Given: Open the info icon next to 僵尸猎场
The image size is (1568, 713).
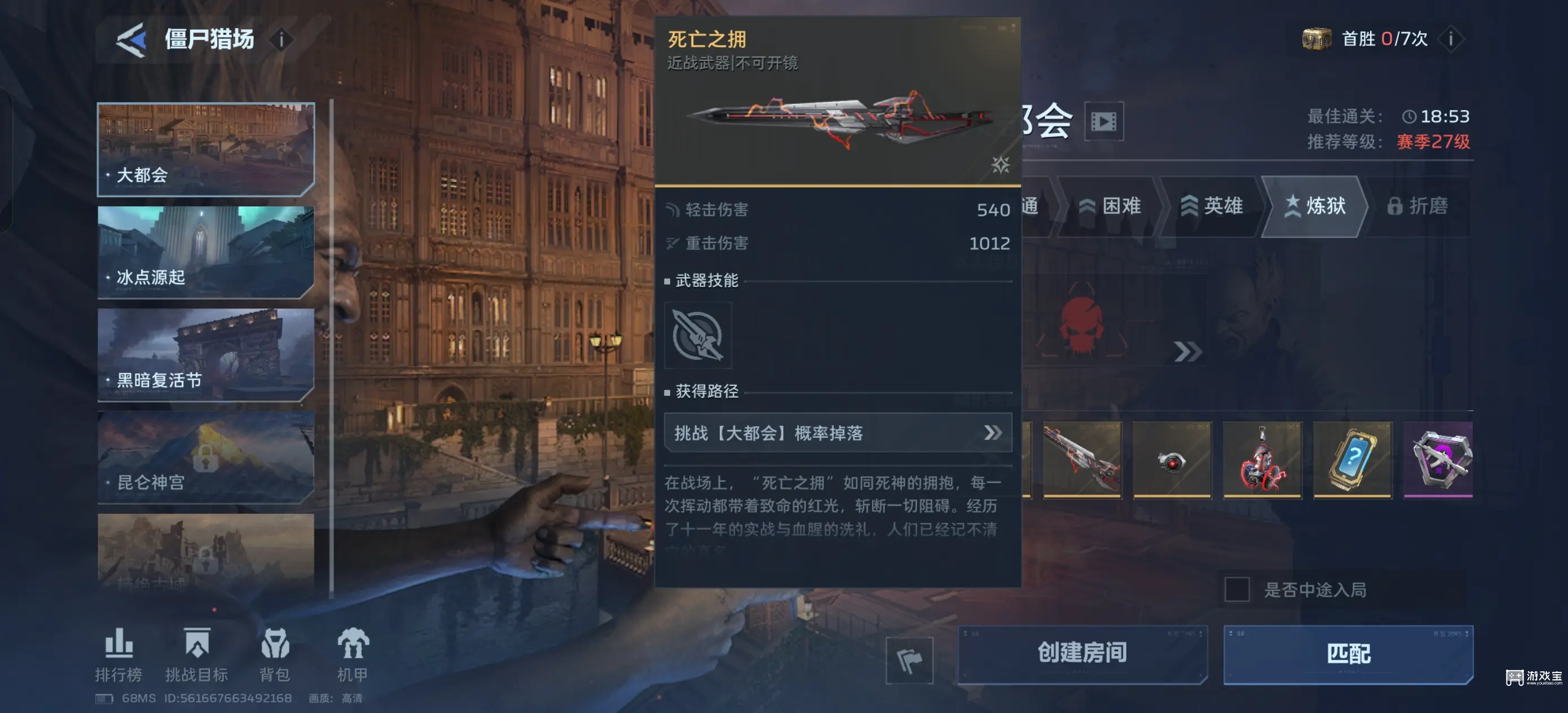Looking at the screenshot, I should (x=281, y=39).
